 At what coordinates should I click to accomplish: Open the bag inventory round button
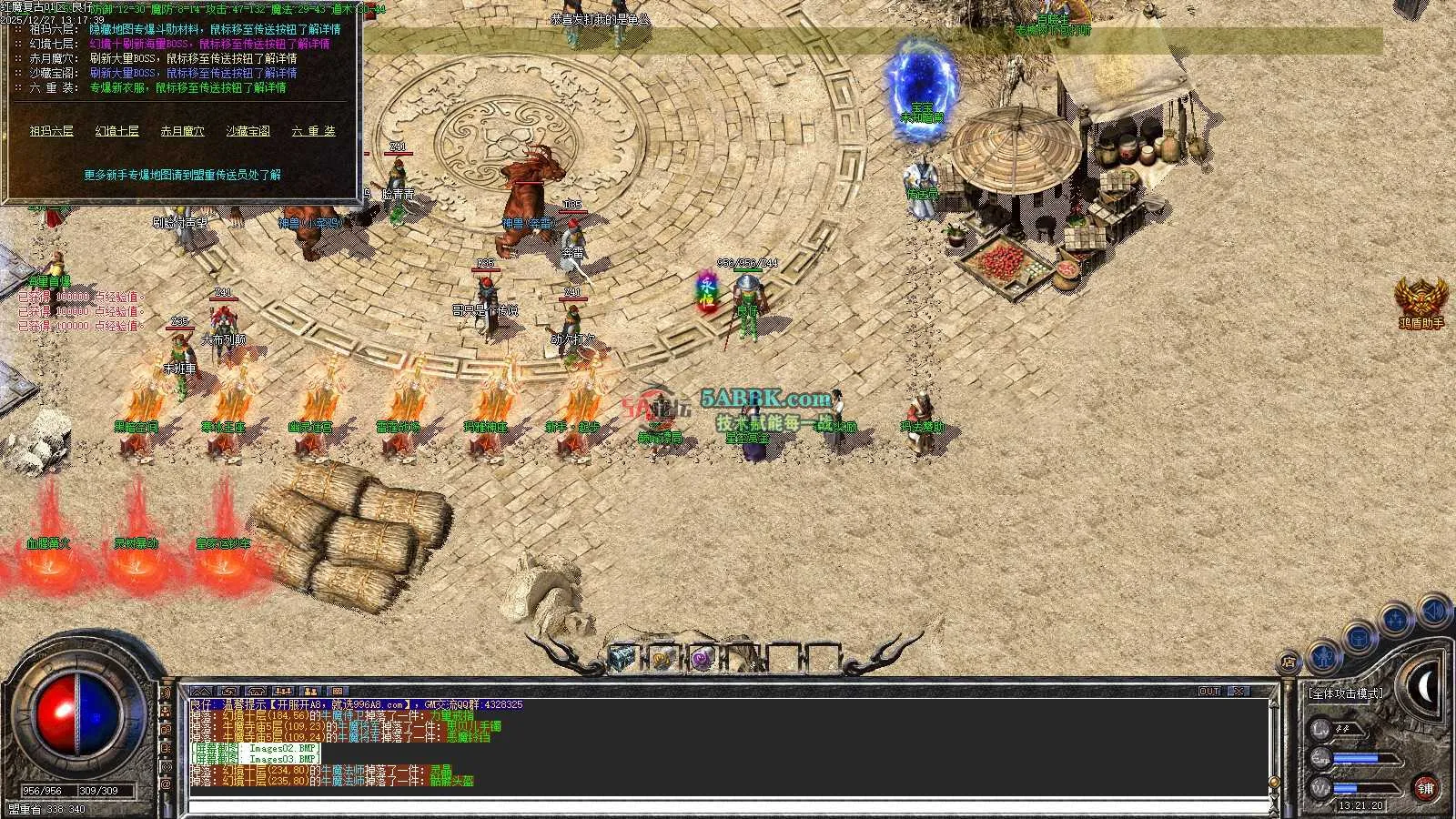(x=1359, y=638)
